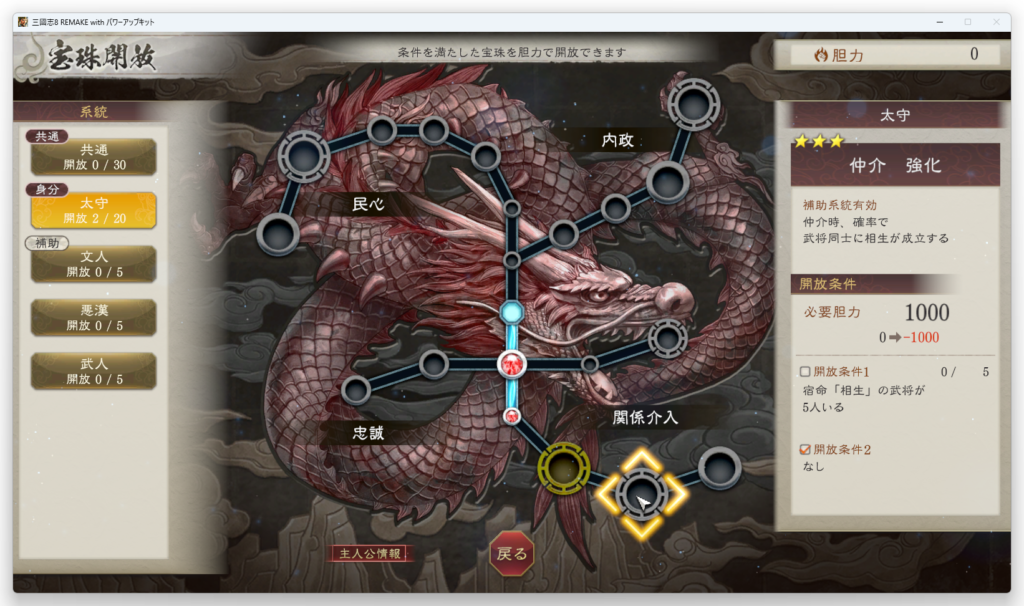Choose the 悪漢 category
The image size is (1024, 606).
pos(94,318)
